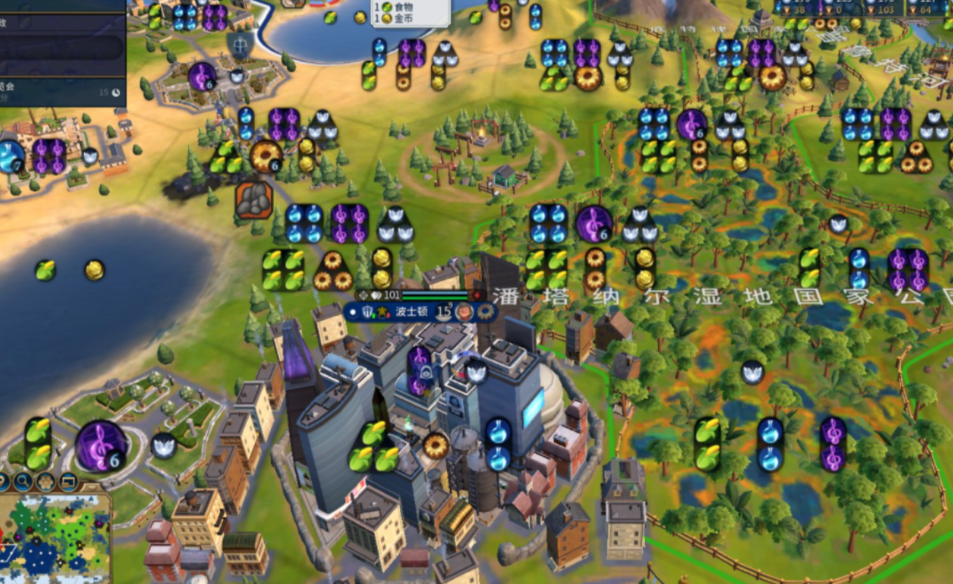Select the tracked research entry showing 15 turns
Viewport: 953px width, 584px height.
pyautogui.click(x=60, y=90)
